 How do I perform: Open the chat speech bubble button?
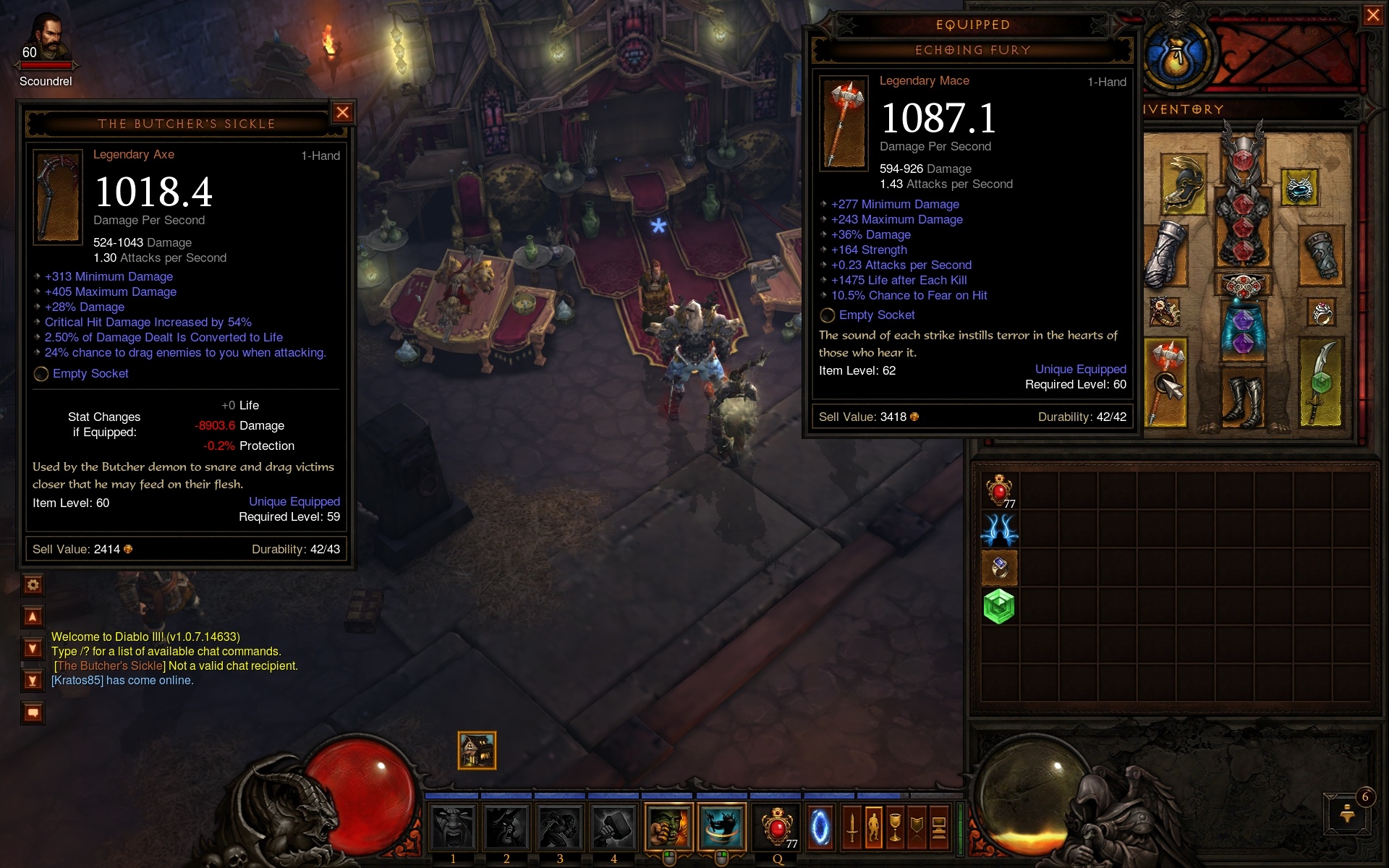33,713
